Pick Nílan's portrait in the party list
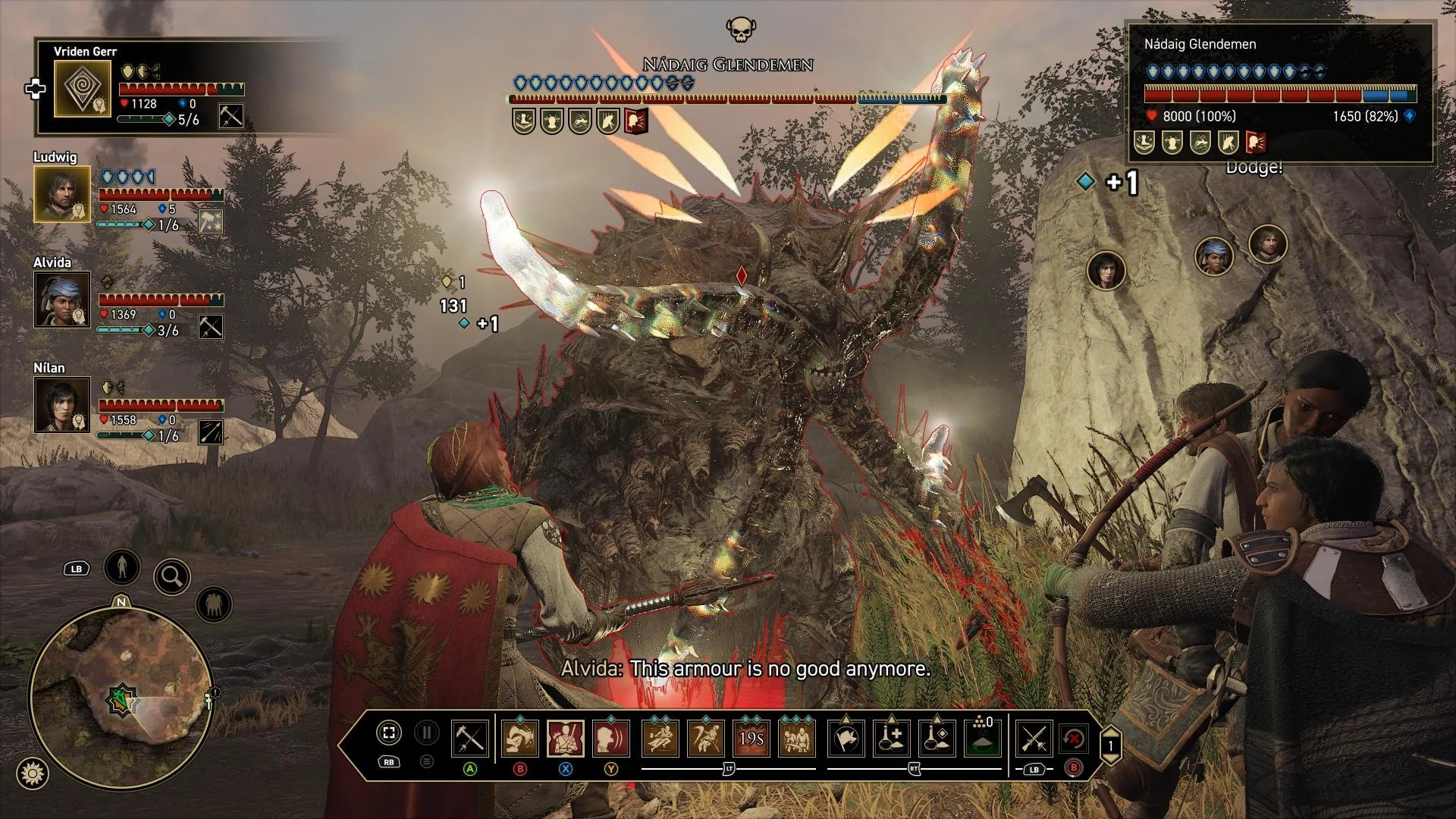 (x=61, y=405)
